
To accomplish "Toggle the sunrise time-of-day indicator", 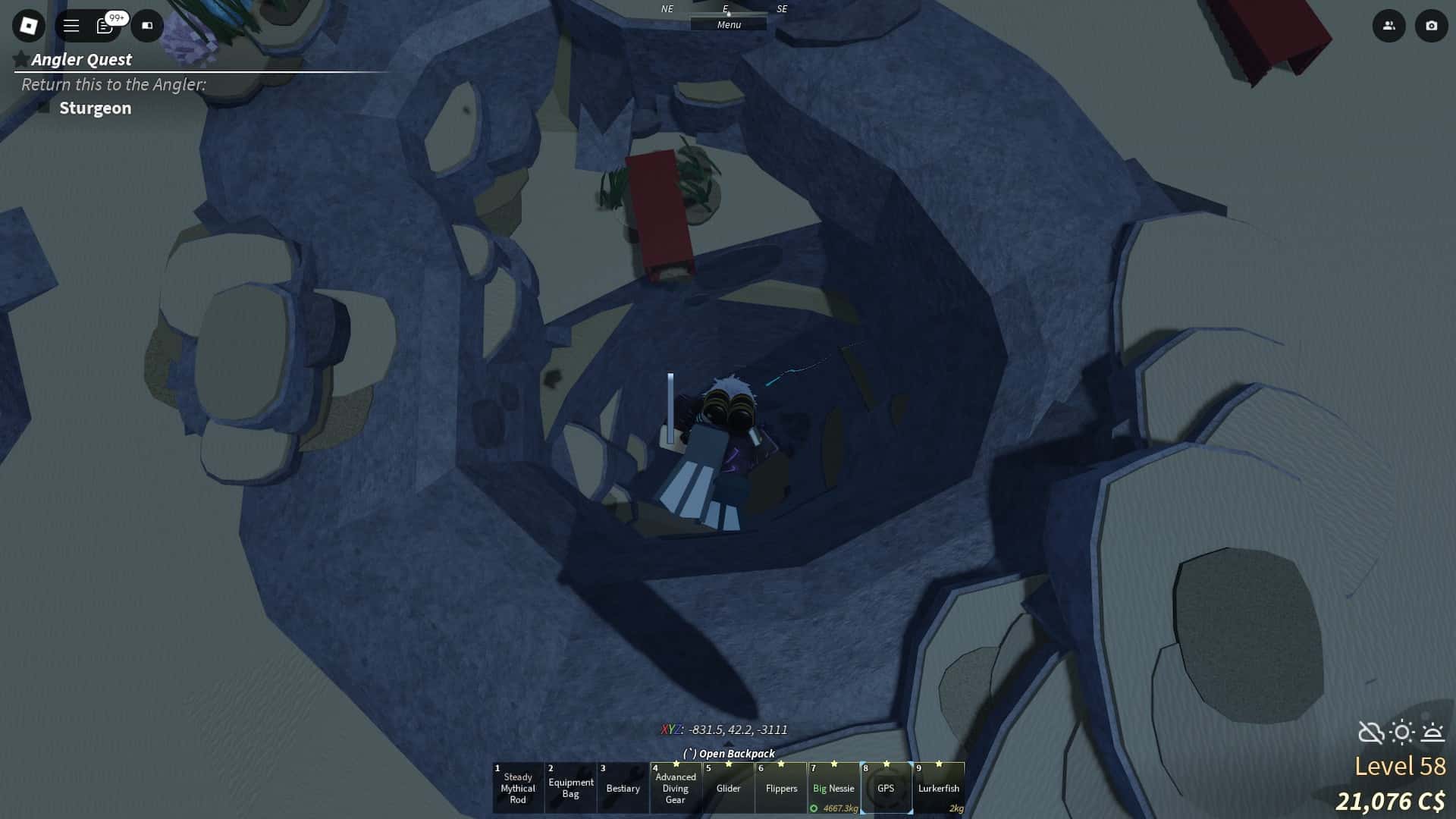I will (x=1433, y=732).
